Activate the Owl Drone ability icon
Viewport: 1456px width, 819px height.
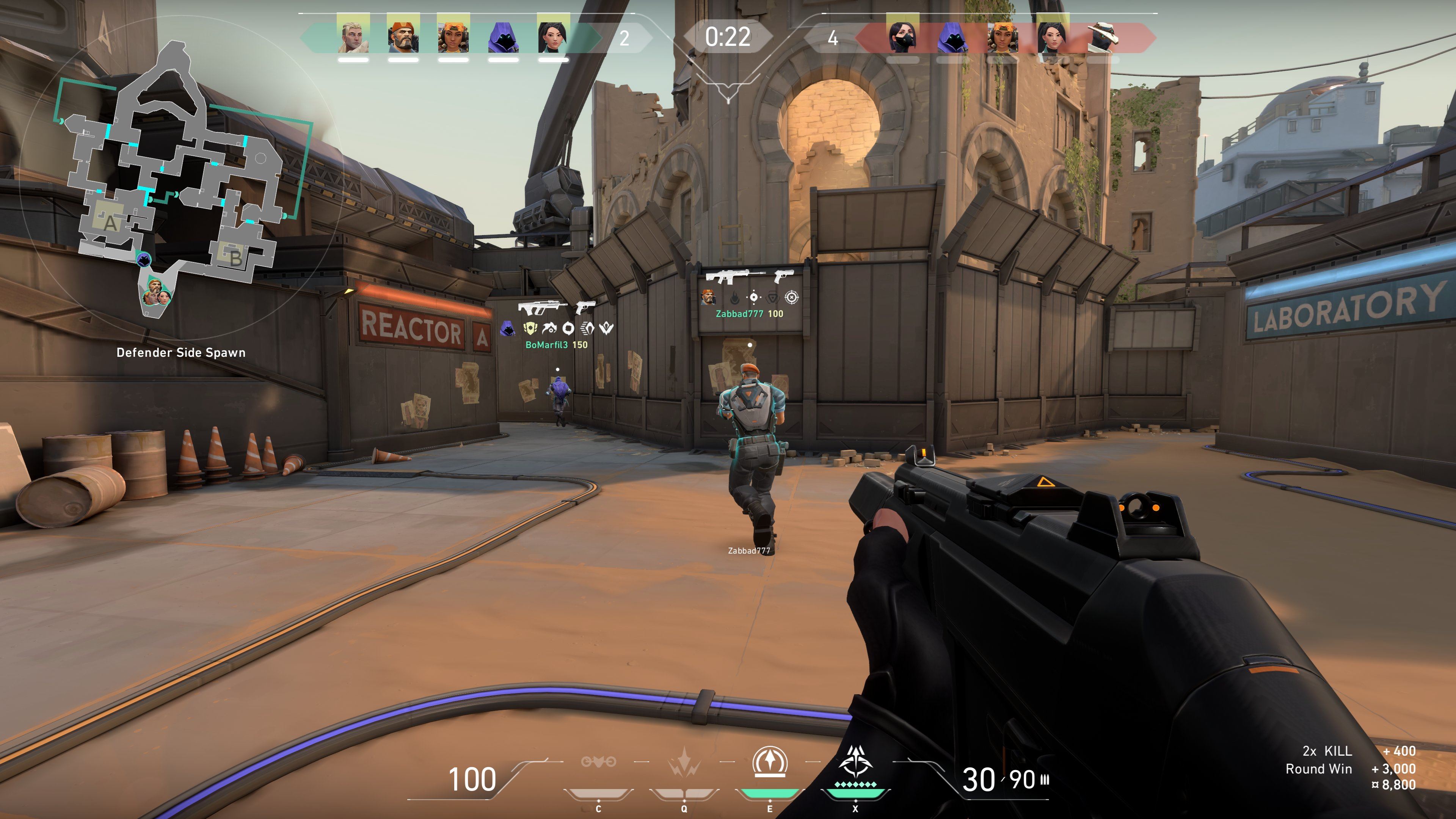598,763
